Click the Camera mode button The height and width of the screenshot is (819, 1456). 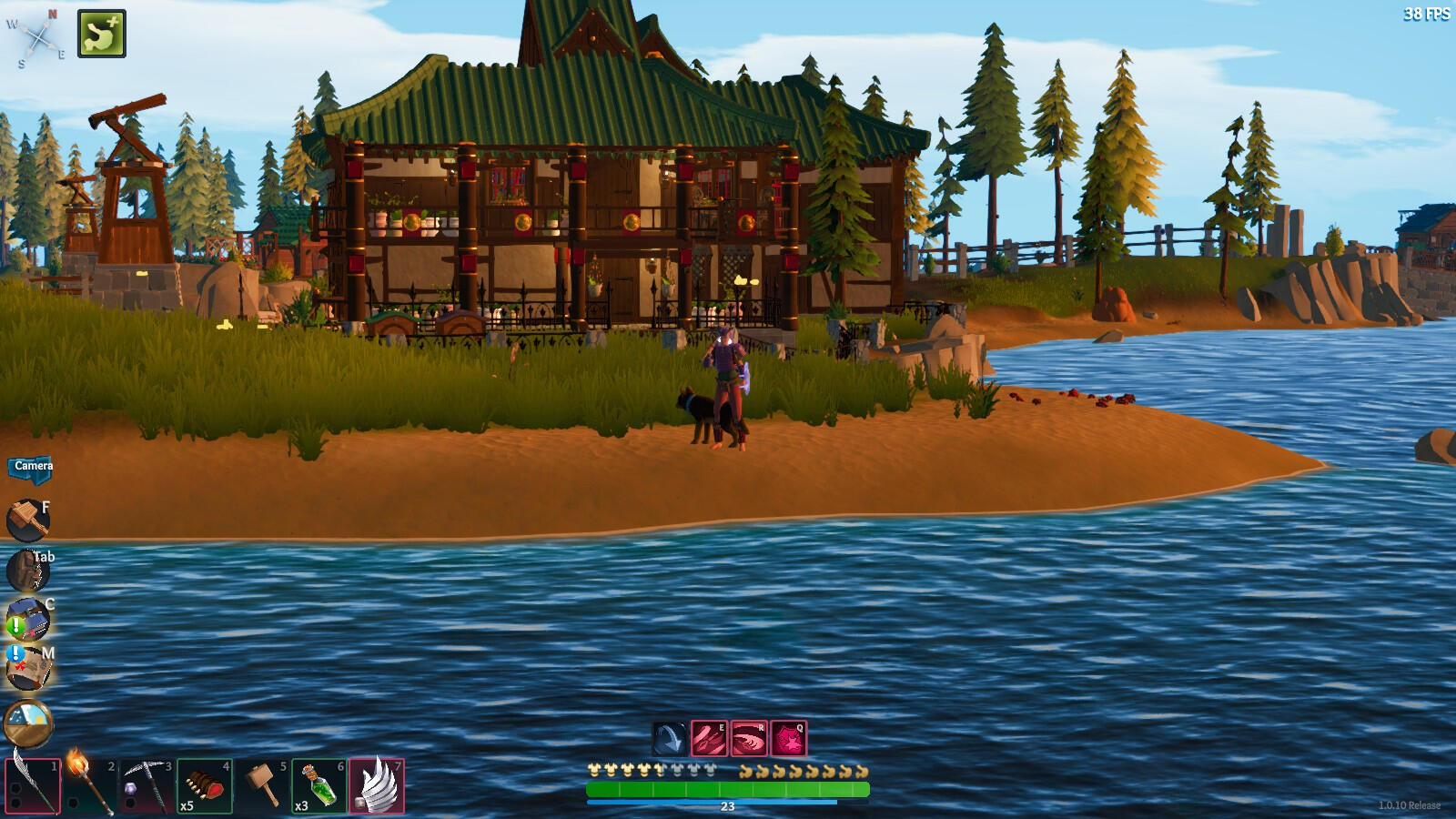click(33, 467)
